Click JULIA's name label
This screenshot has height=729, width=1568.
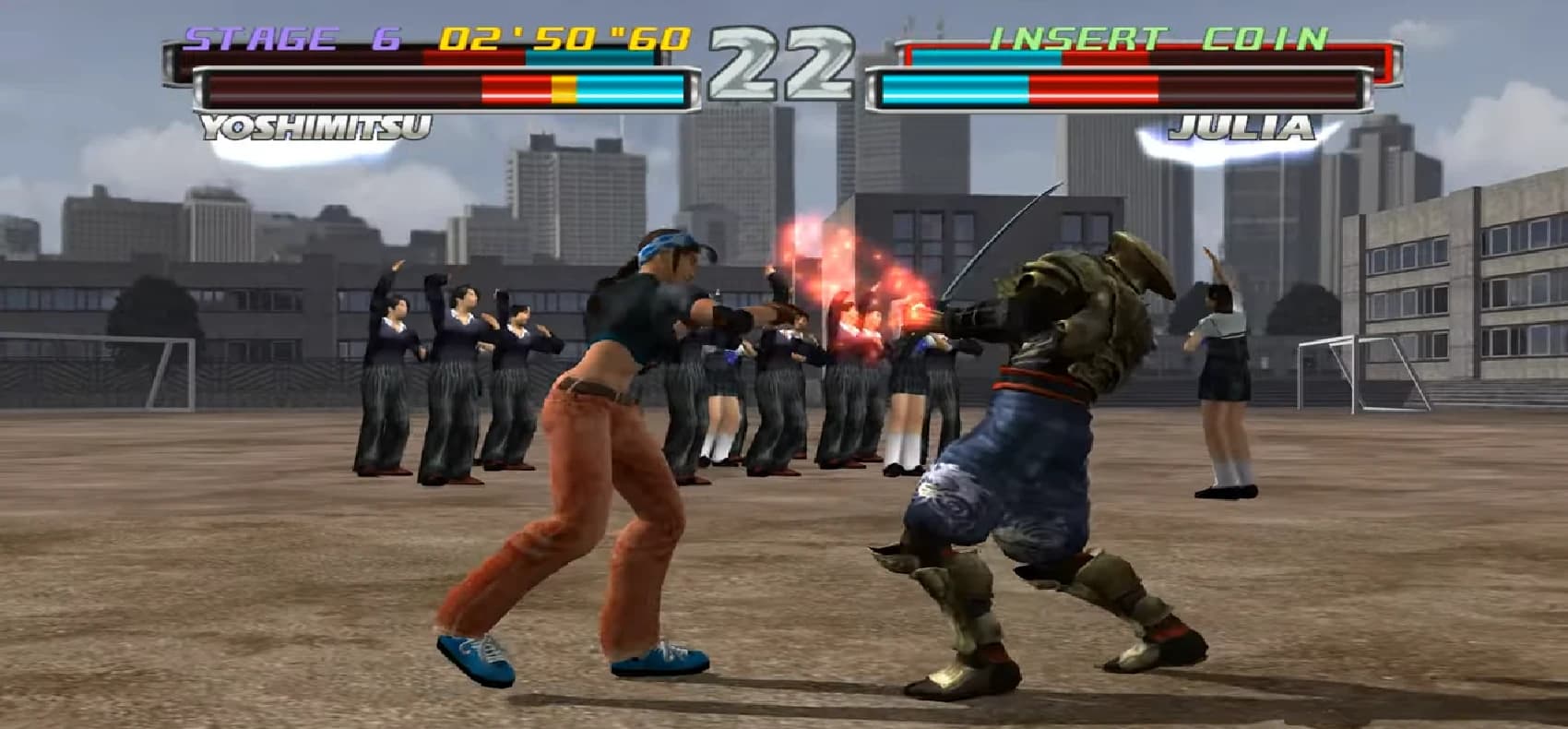(x=1247, y=129)
